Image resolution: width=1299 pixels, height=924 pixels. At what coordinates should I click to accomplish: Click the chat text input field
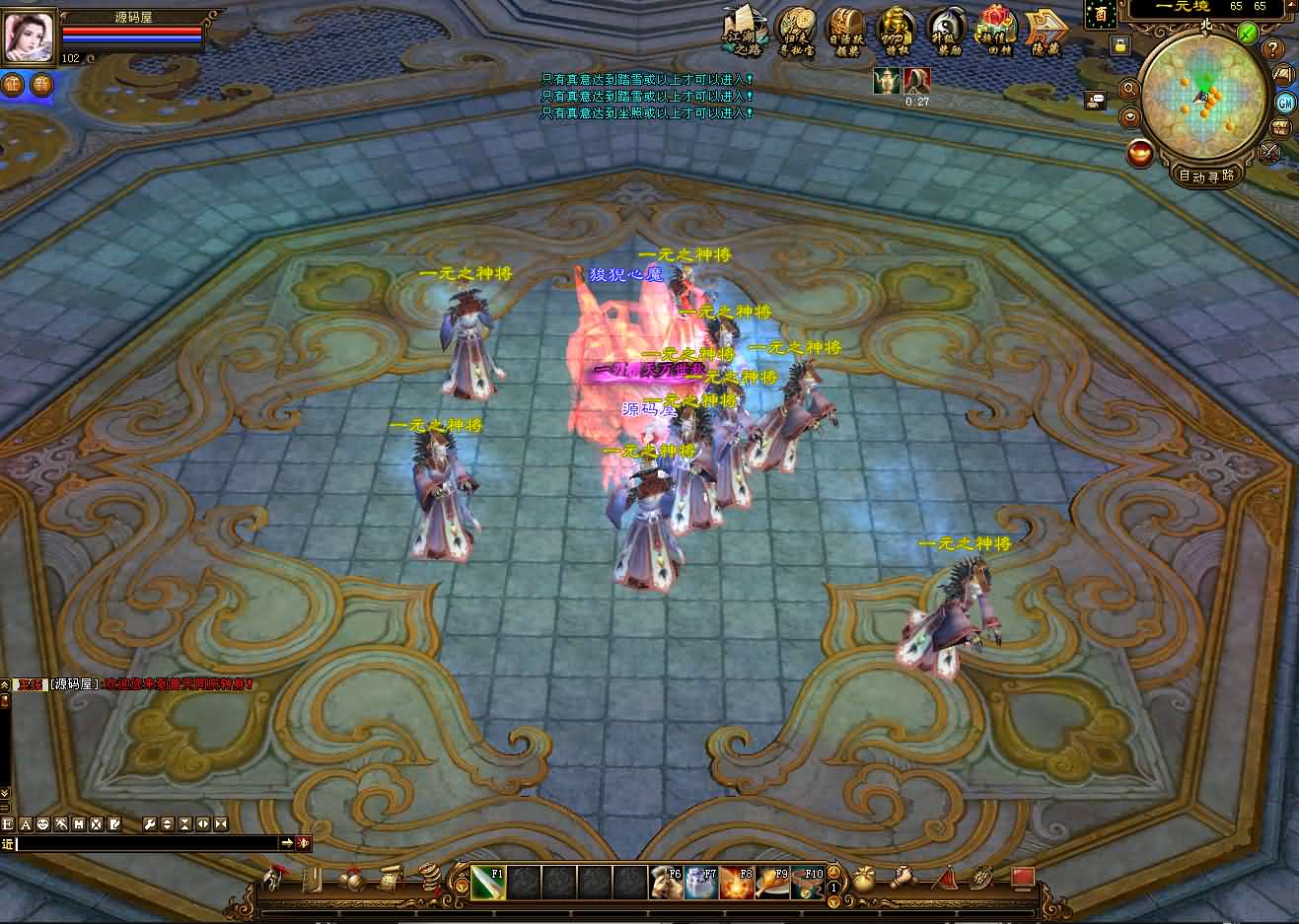148,843
